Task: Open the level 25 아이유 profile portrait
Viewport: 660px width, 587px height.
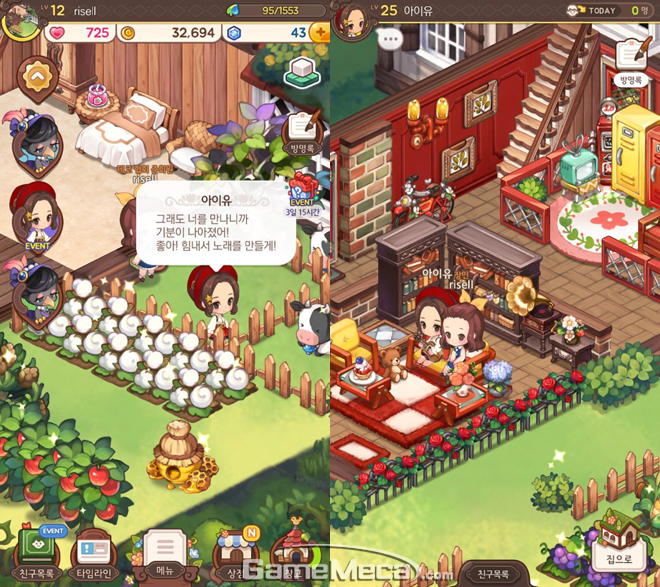Action: click(352, 15)
